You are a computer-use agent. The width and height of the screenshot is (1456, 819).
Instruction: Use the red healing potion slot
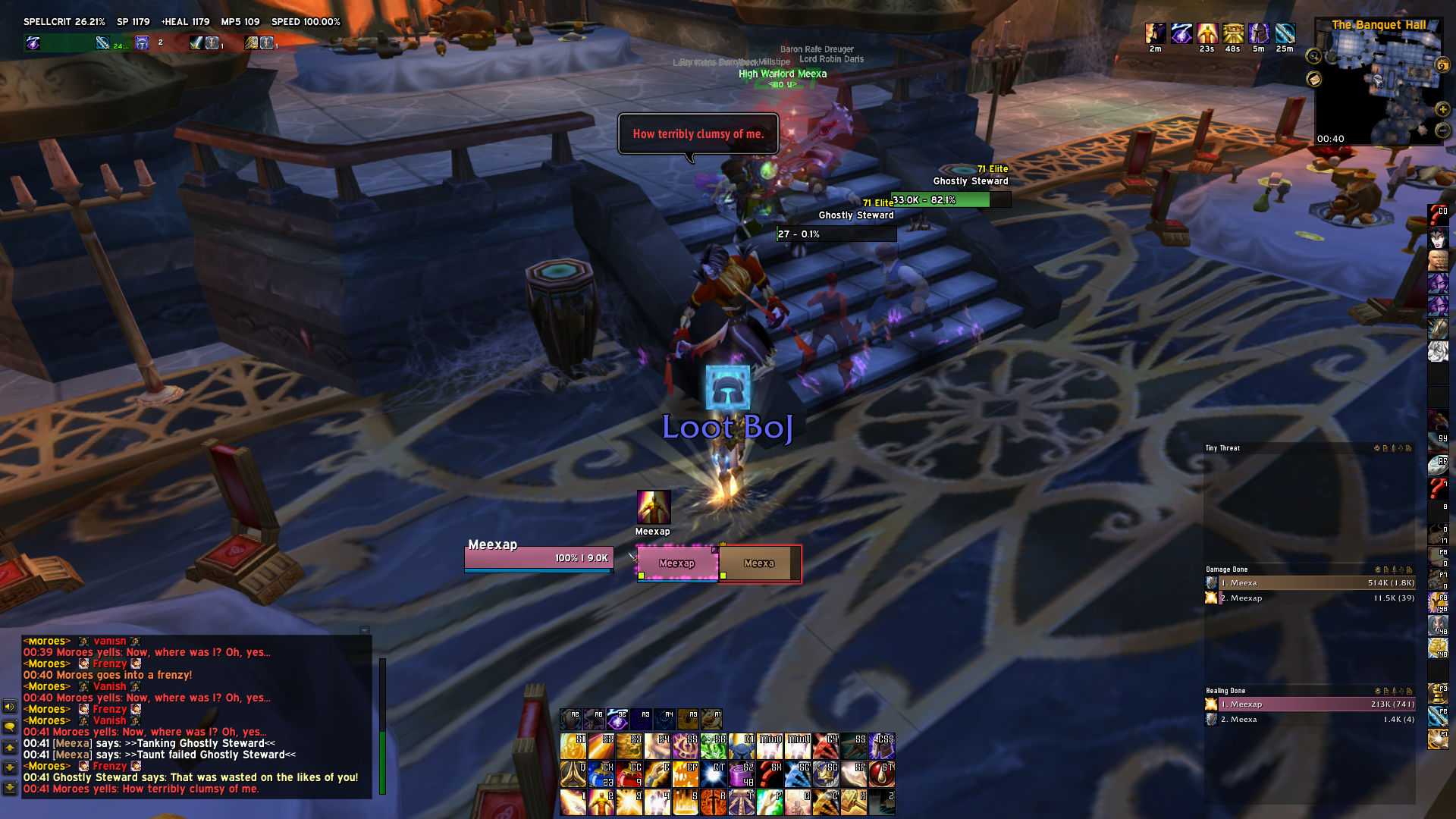(629, 774)
